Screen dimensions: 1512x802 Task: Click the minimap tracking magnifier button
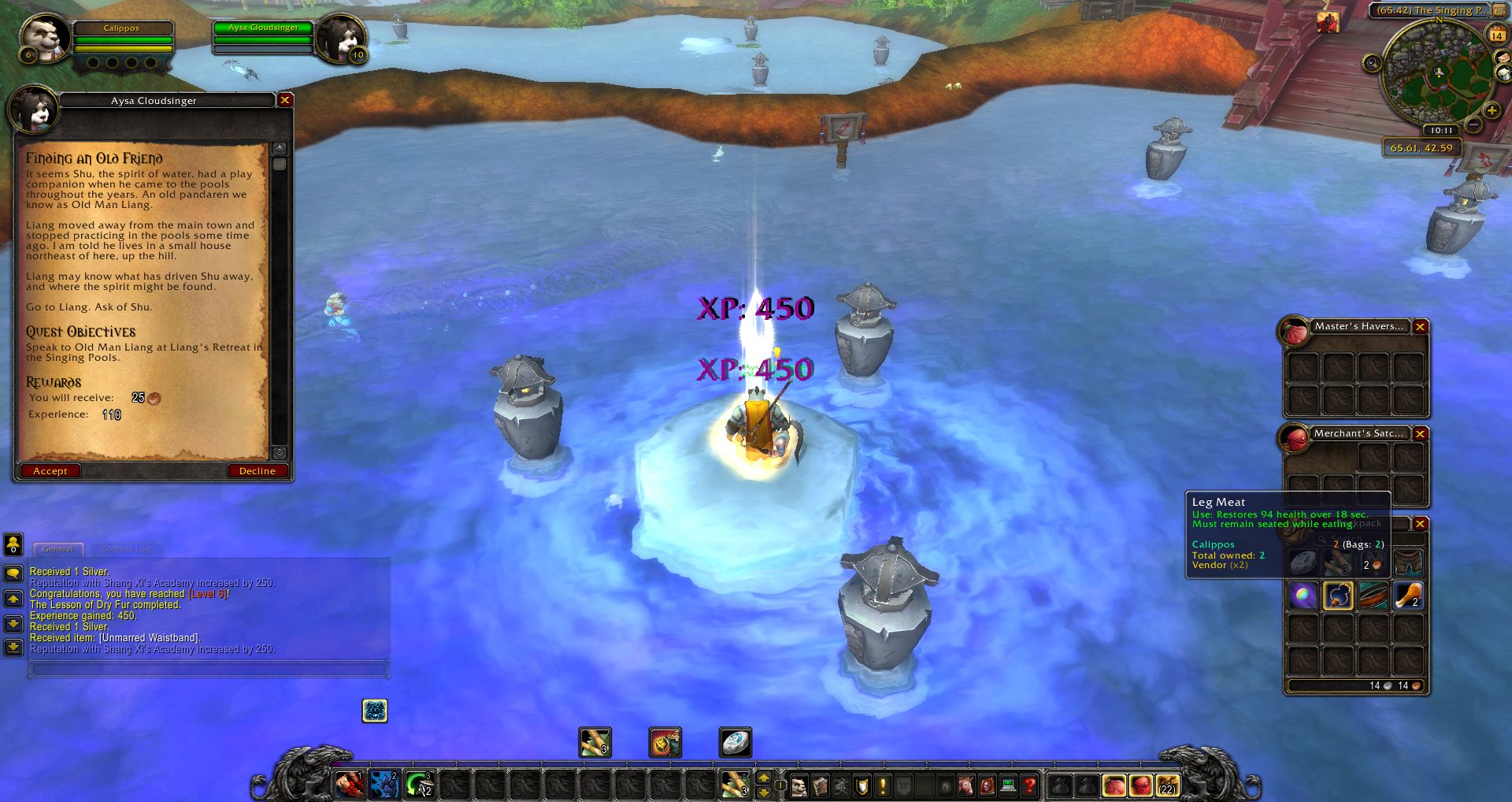point(1372,63)
